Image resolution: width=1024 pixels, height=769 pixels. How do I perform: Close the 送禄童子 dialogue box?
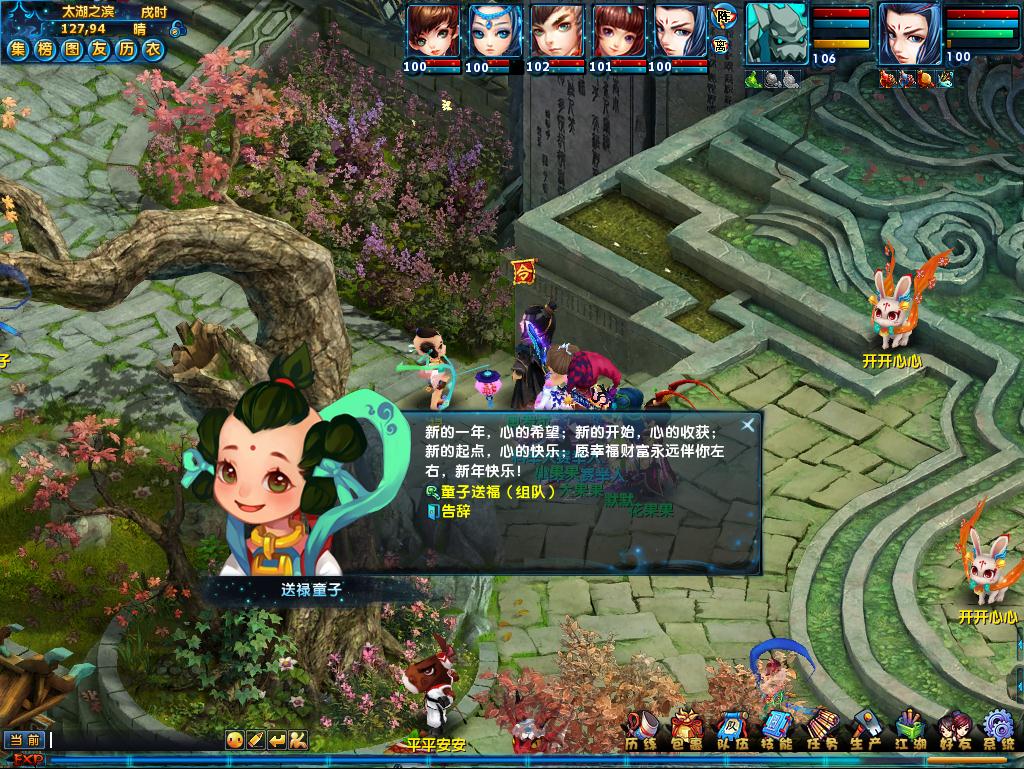pyautogui.click(x=747, y=425)
